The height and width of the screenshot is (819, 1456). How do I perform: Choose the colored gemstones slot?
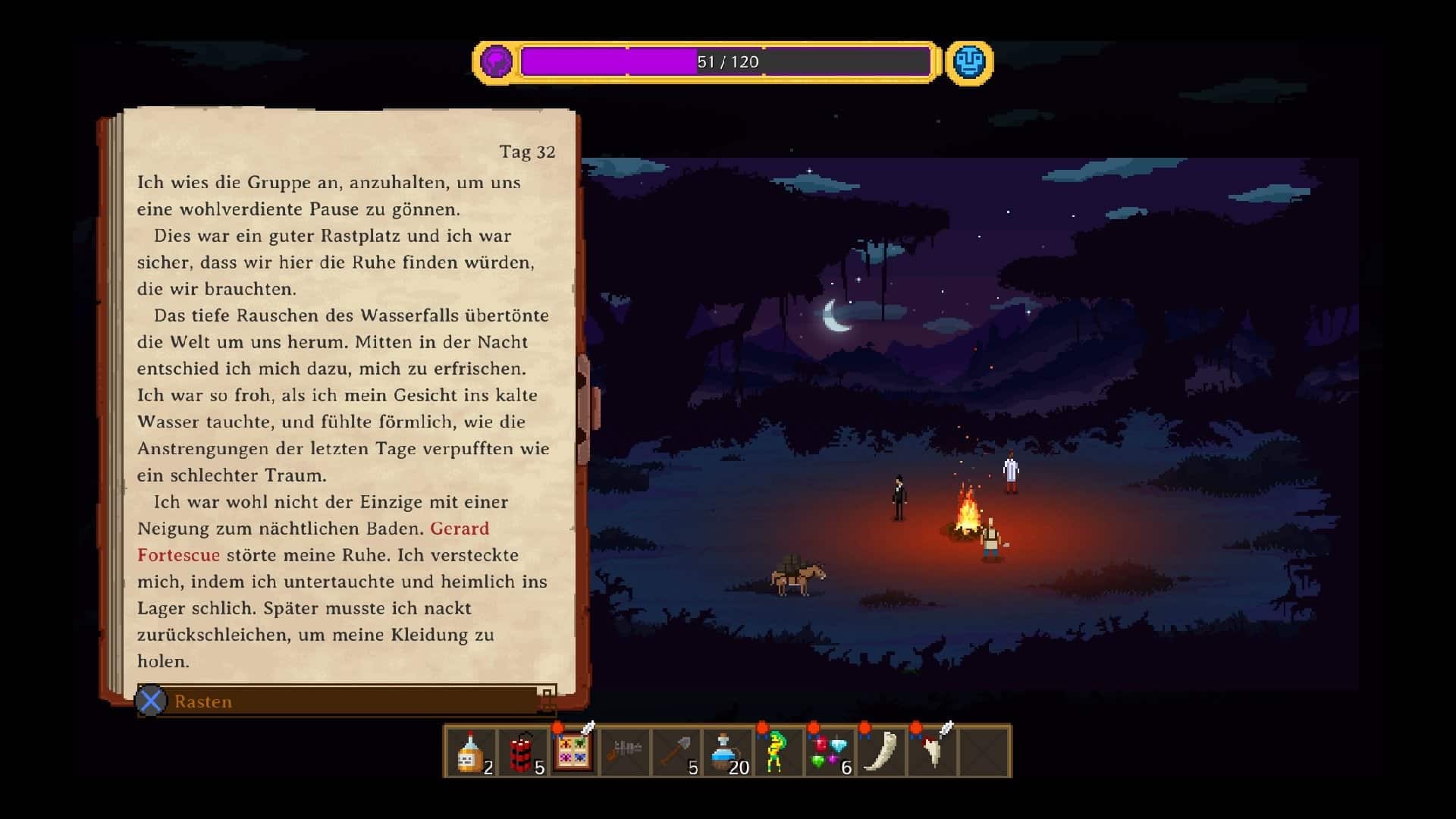tap(829, 752)
